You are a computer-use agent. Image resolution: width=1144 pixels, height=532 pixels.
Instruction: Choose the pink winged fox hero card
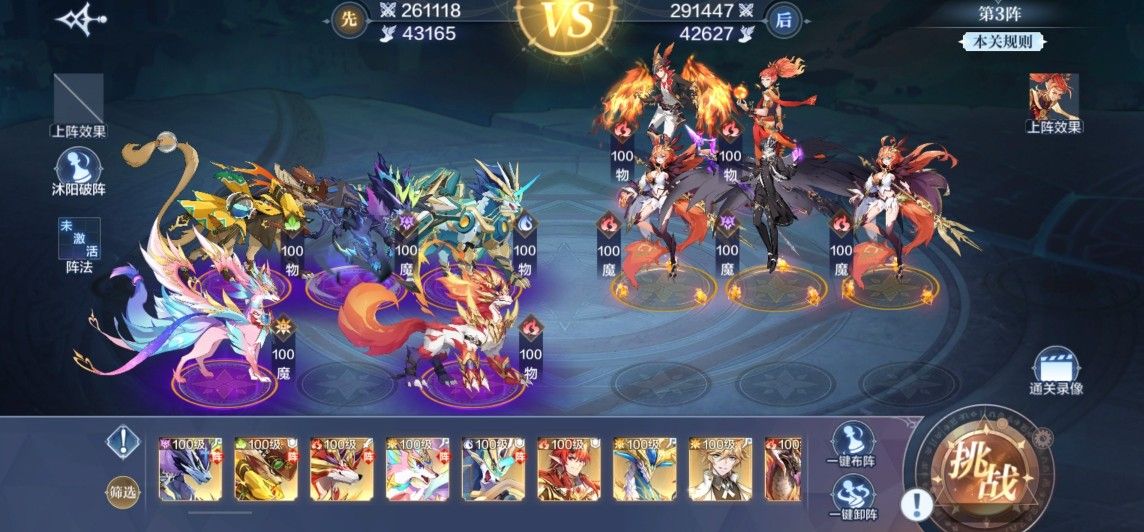(x=415, y=468)
